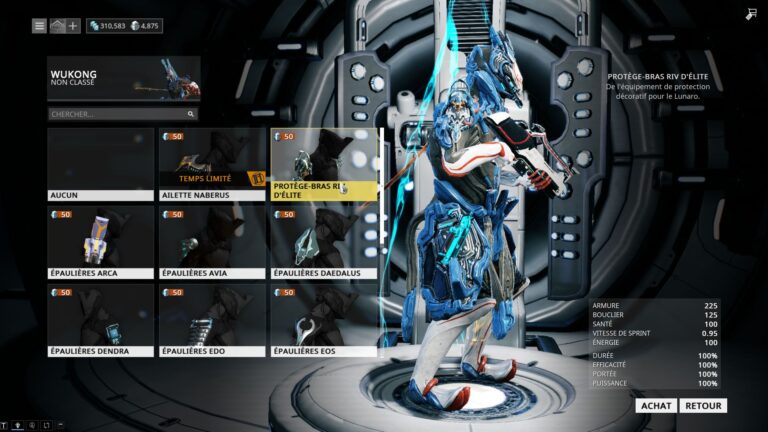This screenshot has height=432, width=768.
Task: Click the item list scrollbar
Action: click(x=381, y=170)
